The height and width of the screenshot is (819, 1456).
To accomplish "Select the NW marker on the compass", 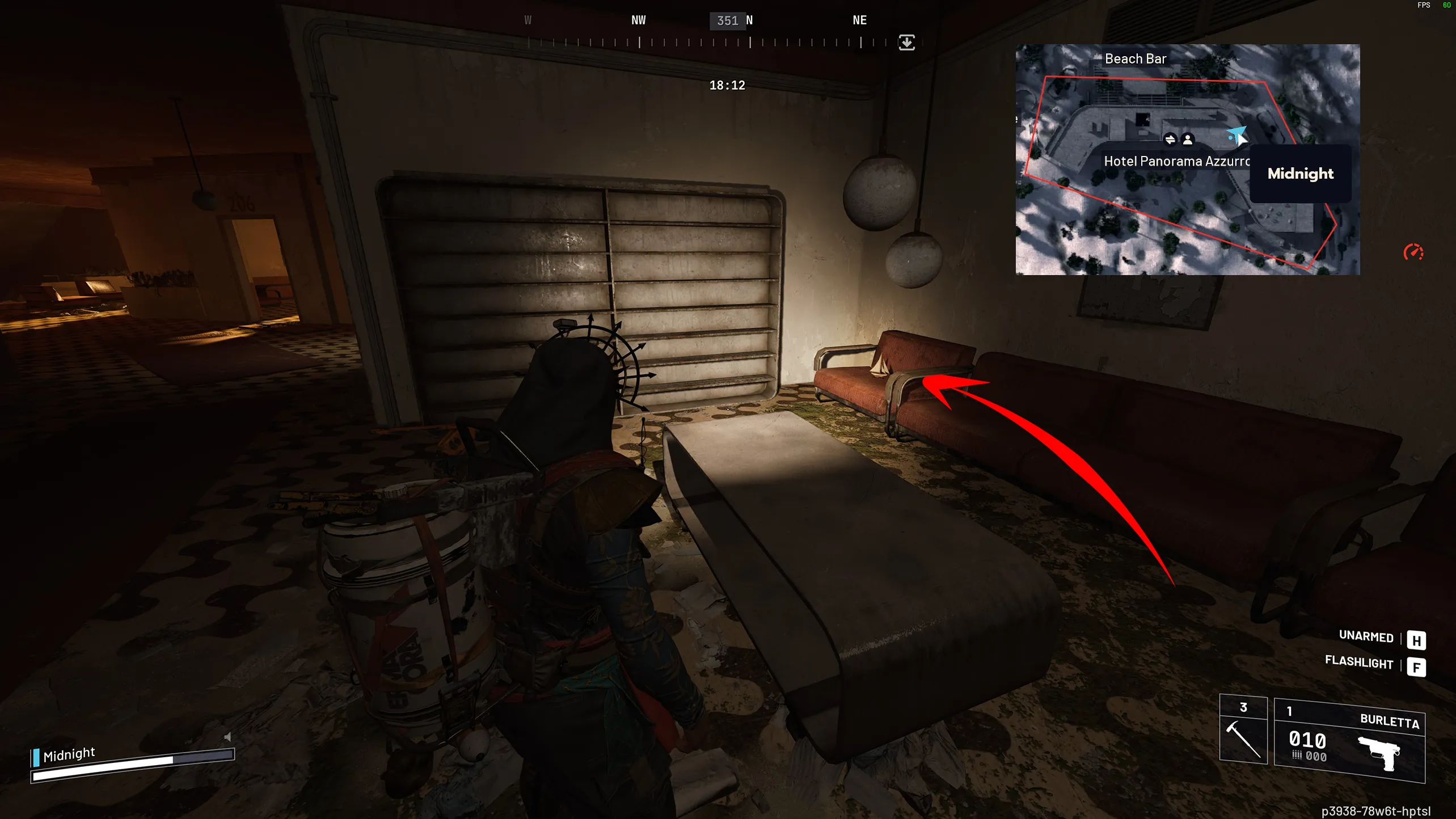I will coord(638,20).
